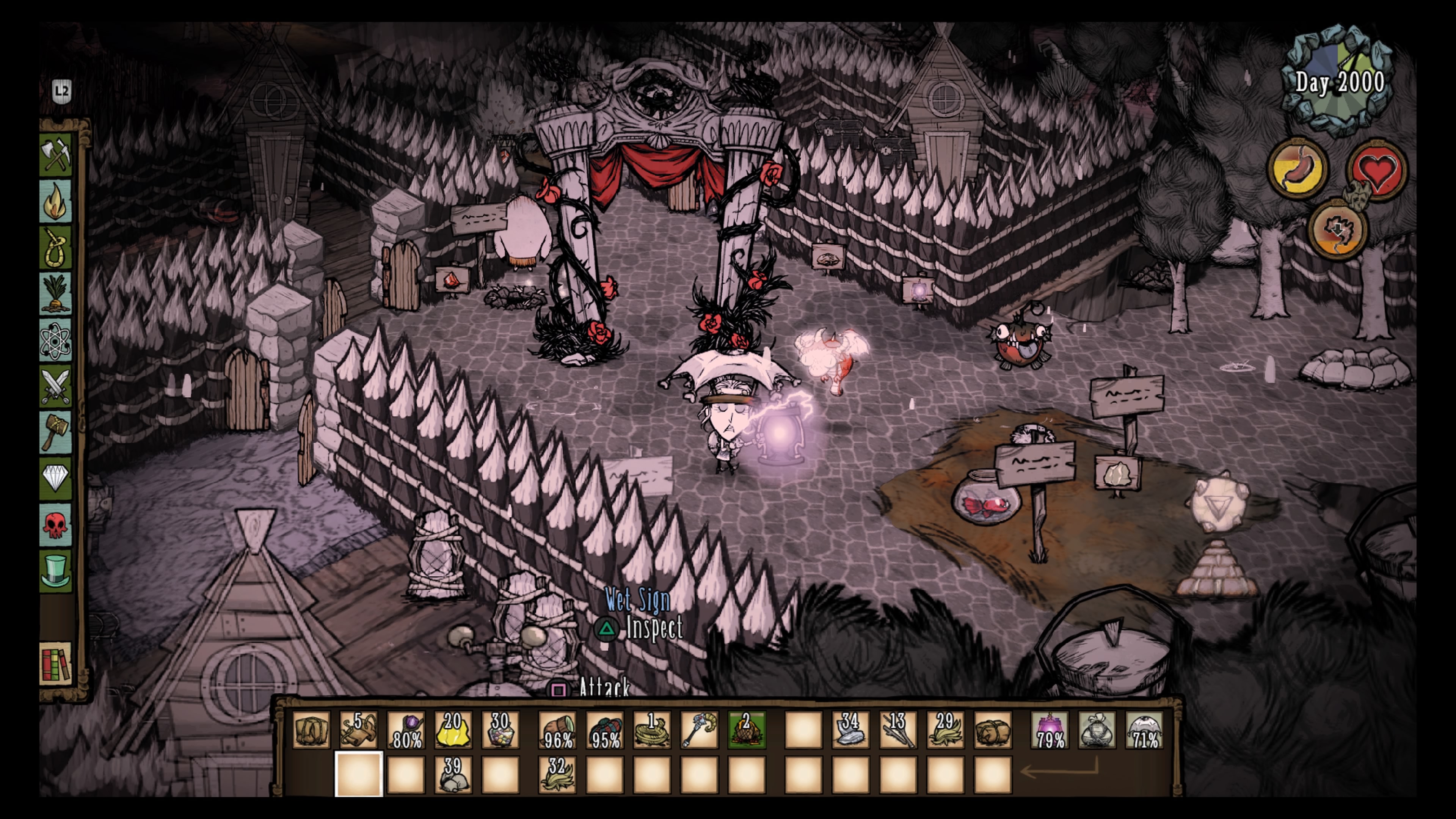The height and width of the screenshot is (819, 1456).
Task: Open the Structures hammer tab
Action: pos(56,433)
